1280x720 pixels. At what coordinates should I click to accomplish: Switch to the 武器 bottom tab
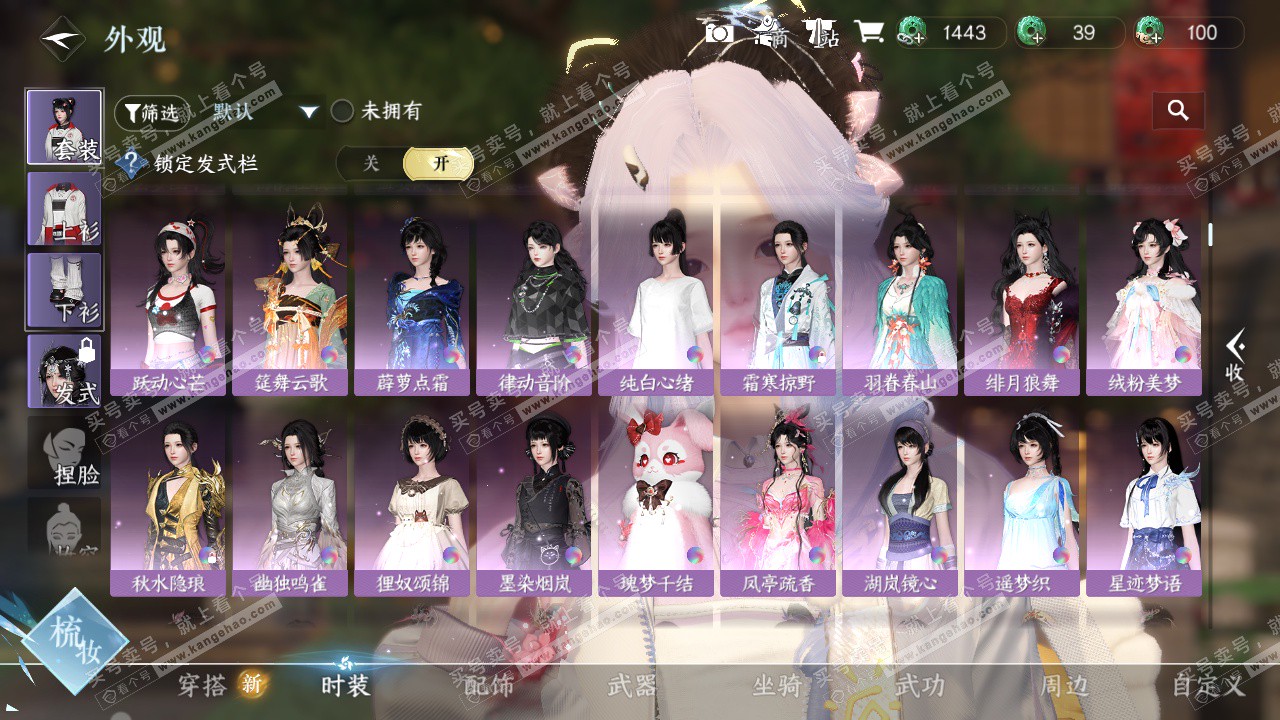click(632, 685)
